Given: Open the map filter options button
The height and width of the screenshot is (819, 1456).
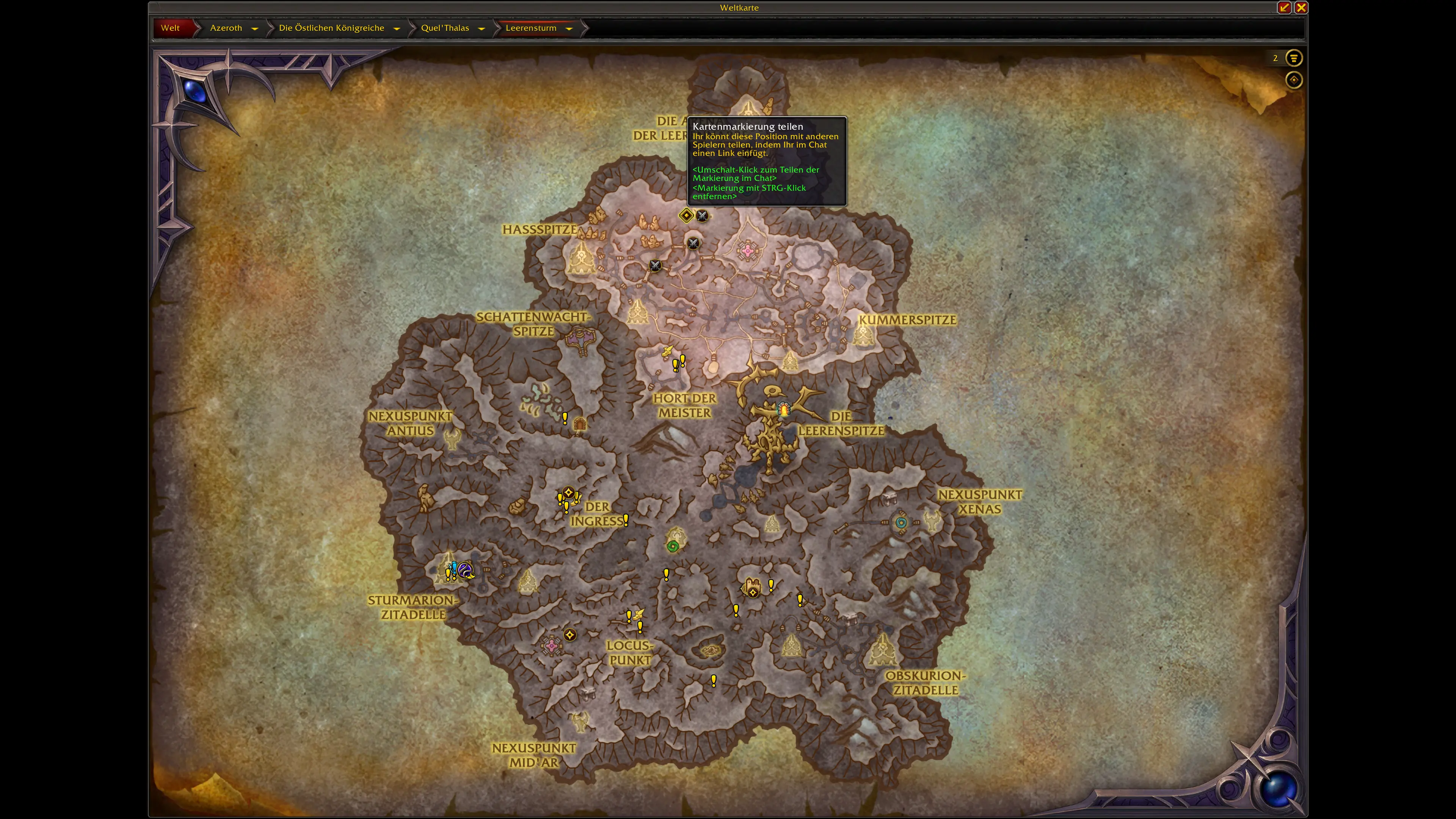Looking at the screenshot, I should coord(1294,58).
